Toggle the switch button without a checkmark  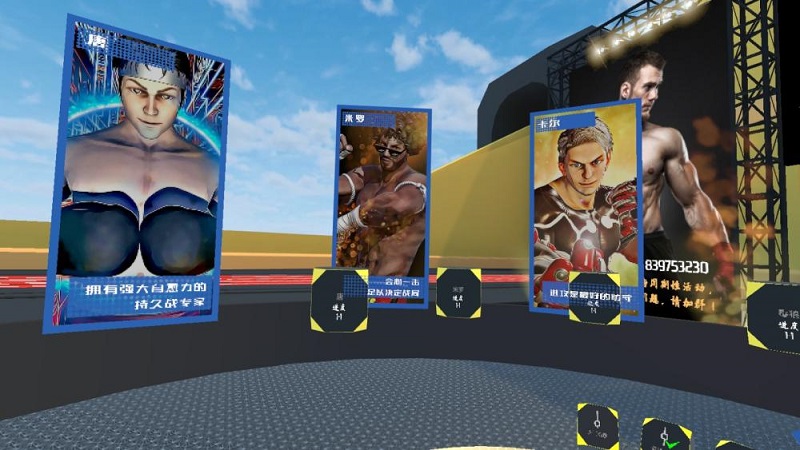597,426
